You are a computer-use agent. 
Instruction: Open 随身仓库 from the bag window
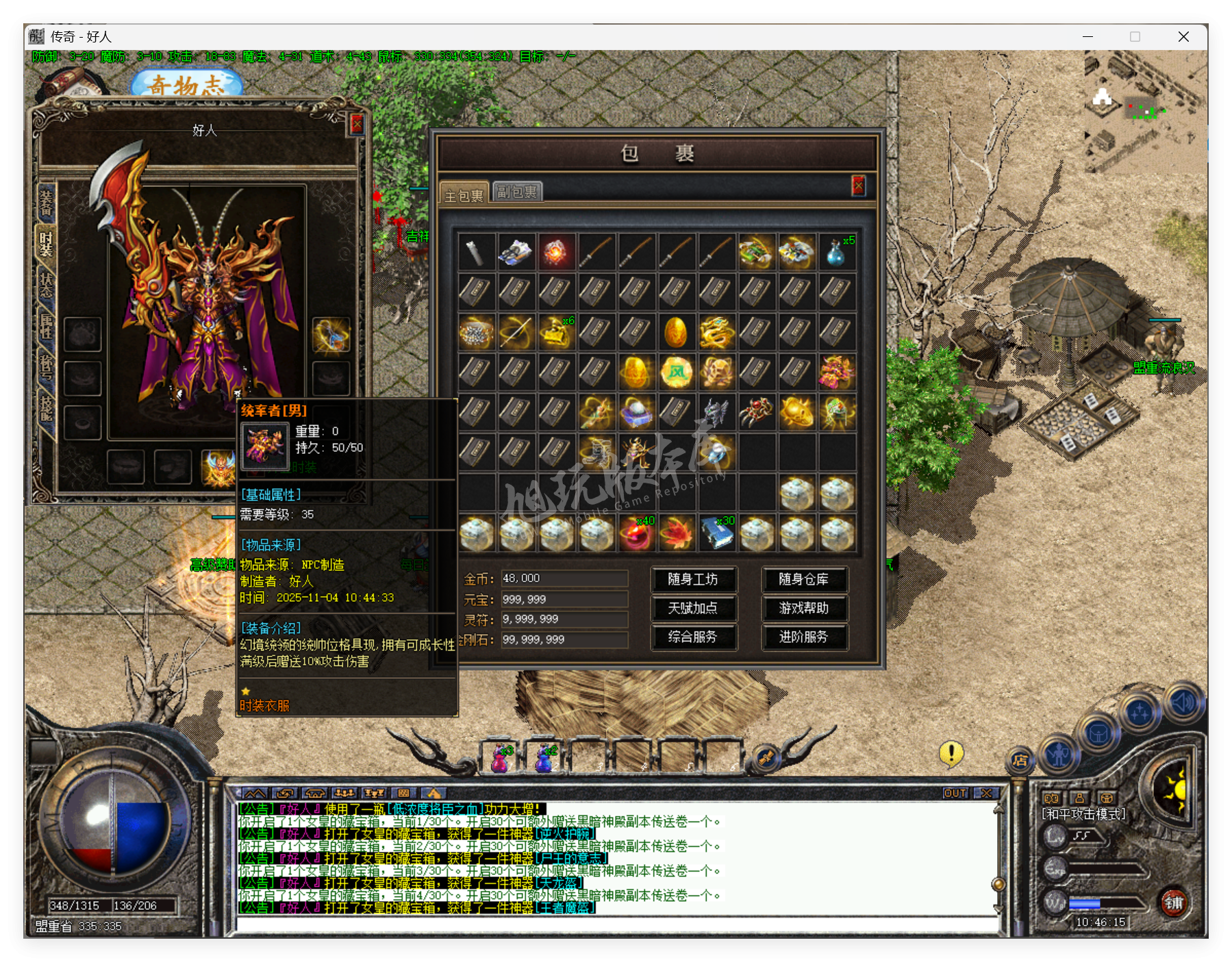[x=805, y=579]
